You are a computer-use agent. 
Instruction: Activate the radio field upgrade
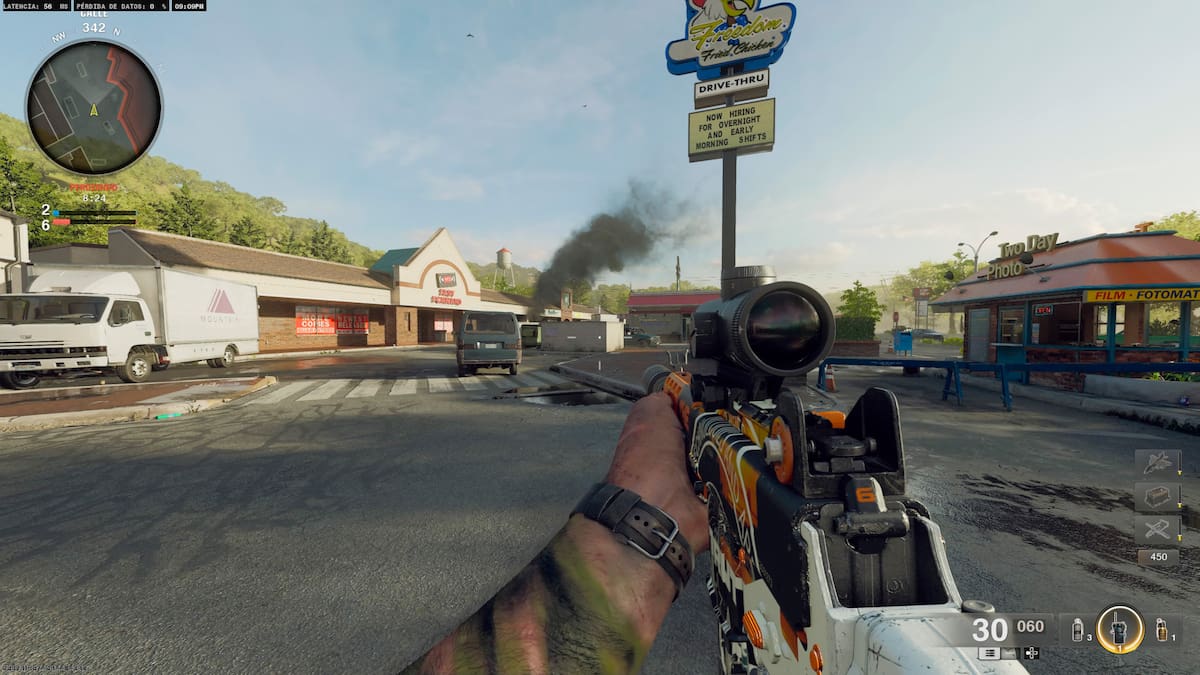point(1119,629)
